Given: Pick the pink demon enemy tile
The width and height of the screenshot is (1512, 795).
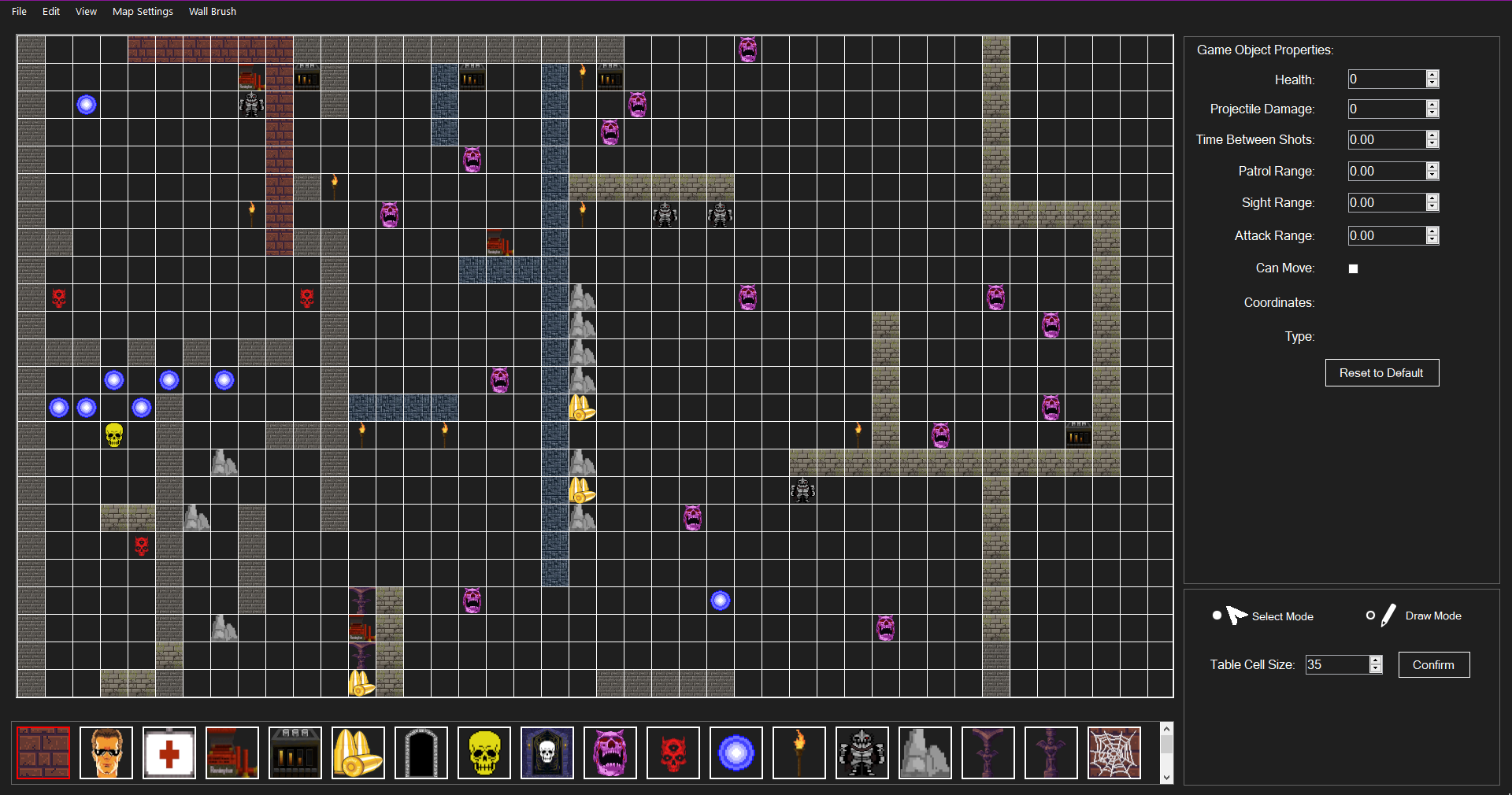Looking at the screenshot, I should (610, 752).
